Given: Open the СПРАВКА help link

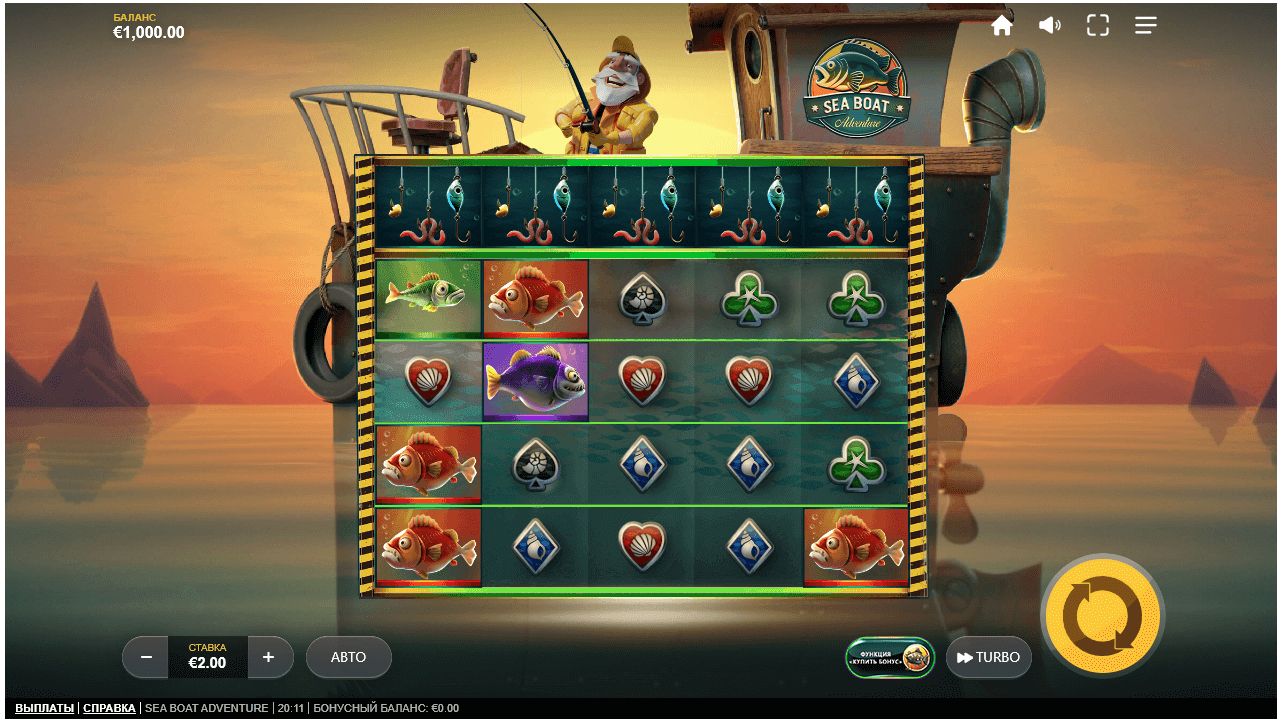Looking at the screenshot, I should tap(109, 708).
